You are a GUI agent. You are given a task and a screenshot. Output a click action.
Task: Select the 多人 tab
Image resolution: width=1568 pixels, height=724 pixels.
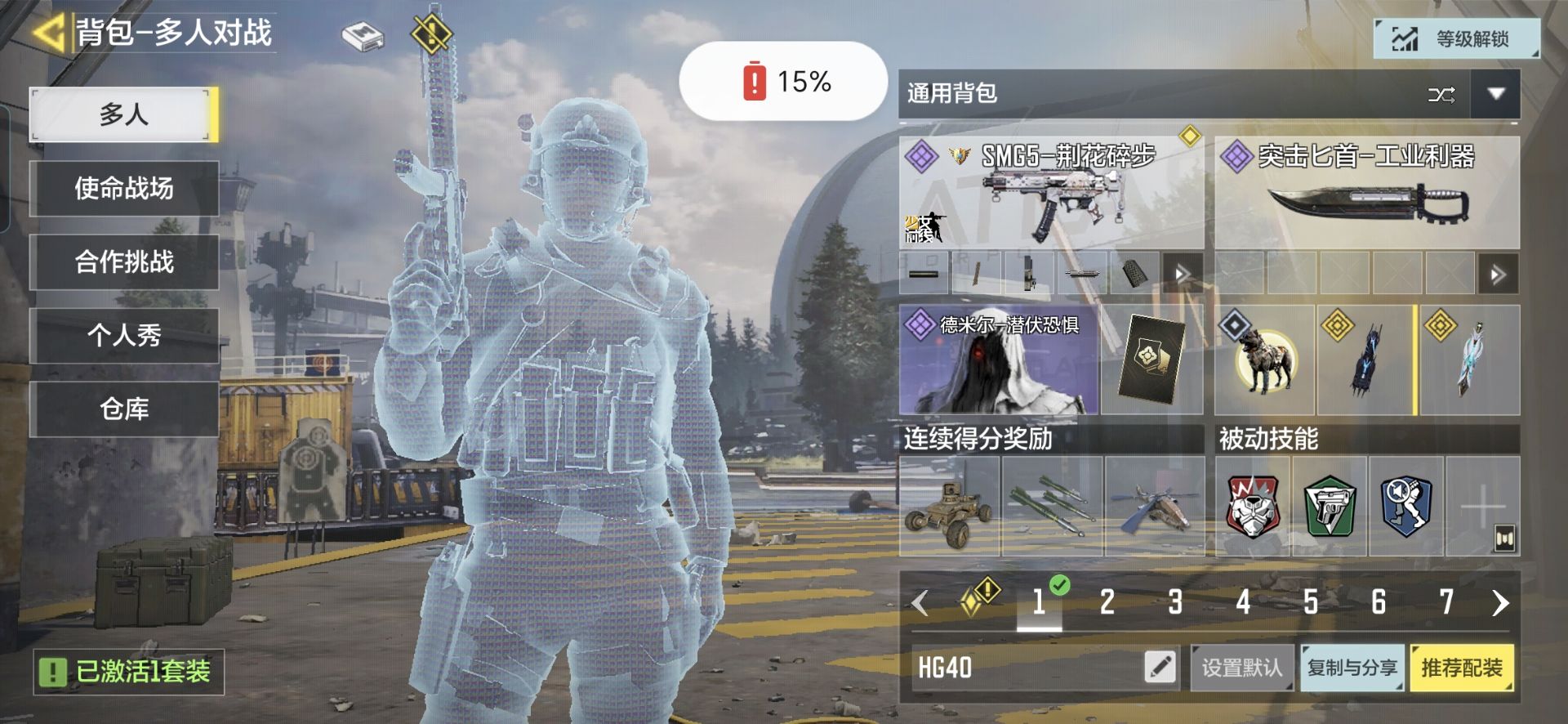(123, 114)
